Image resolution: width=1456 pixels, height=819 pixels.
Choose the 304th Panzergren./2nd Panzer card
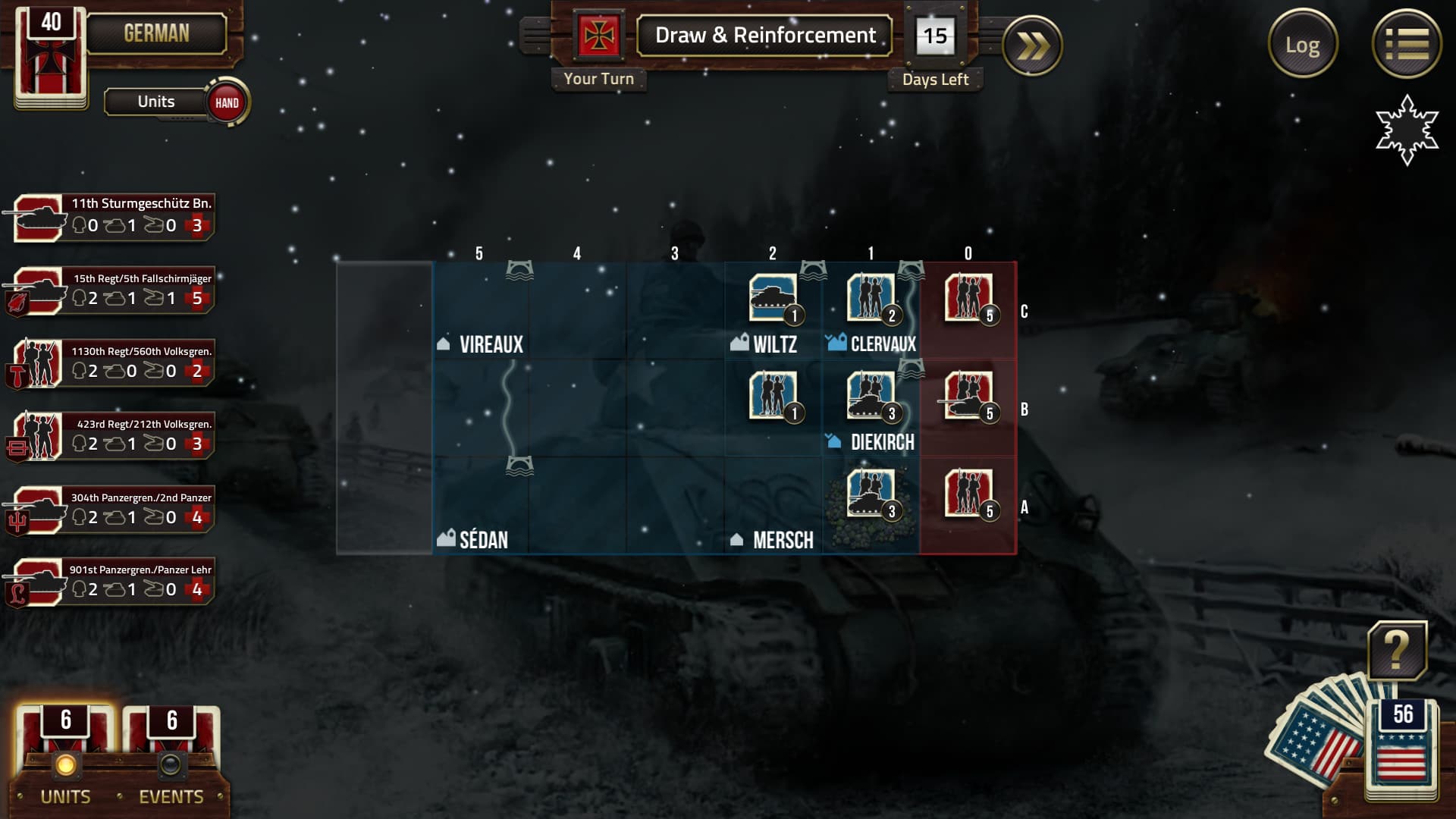114,510
